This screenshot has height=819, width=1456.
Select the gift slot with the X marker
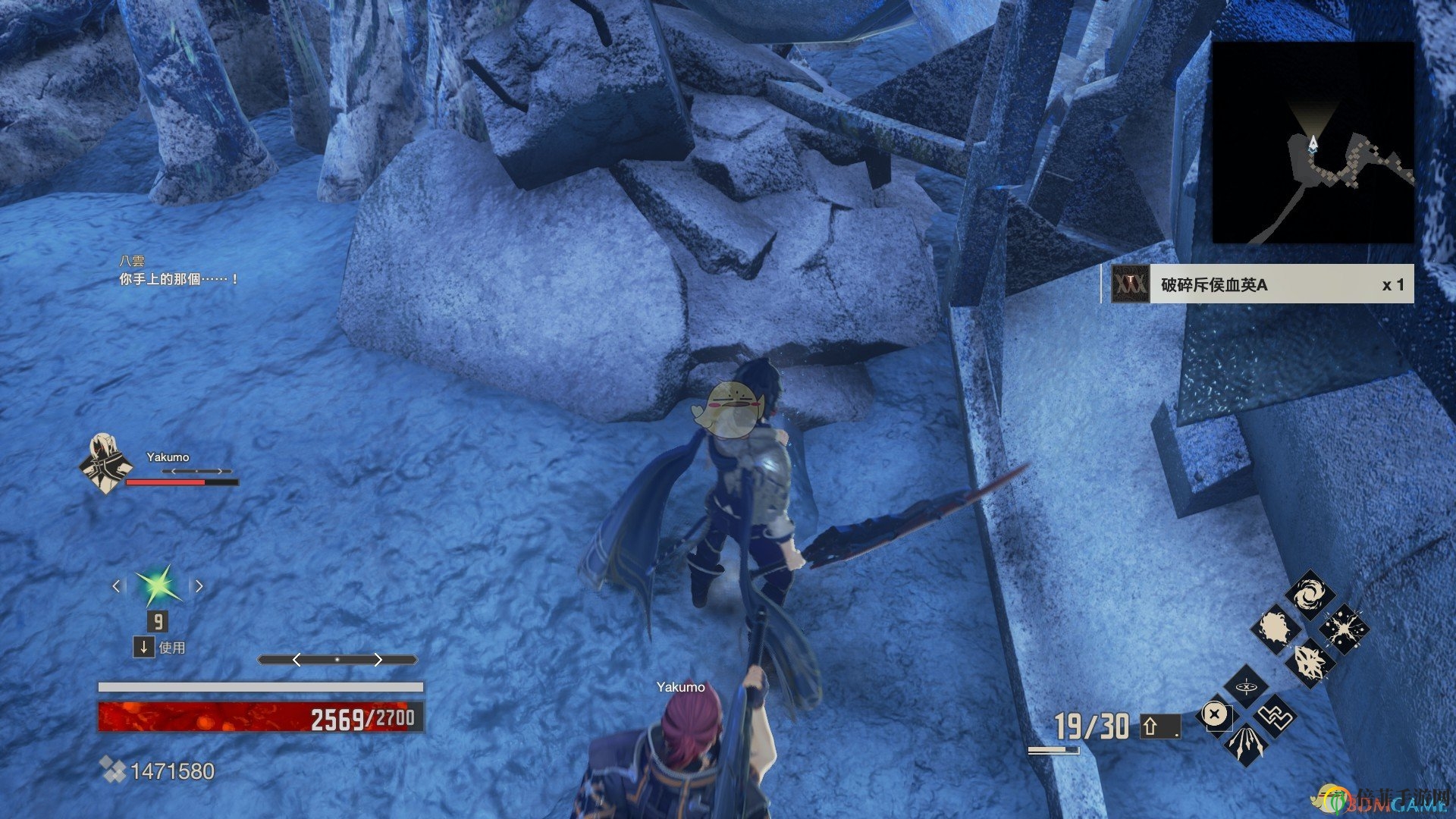(1215, 715)
